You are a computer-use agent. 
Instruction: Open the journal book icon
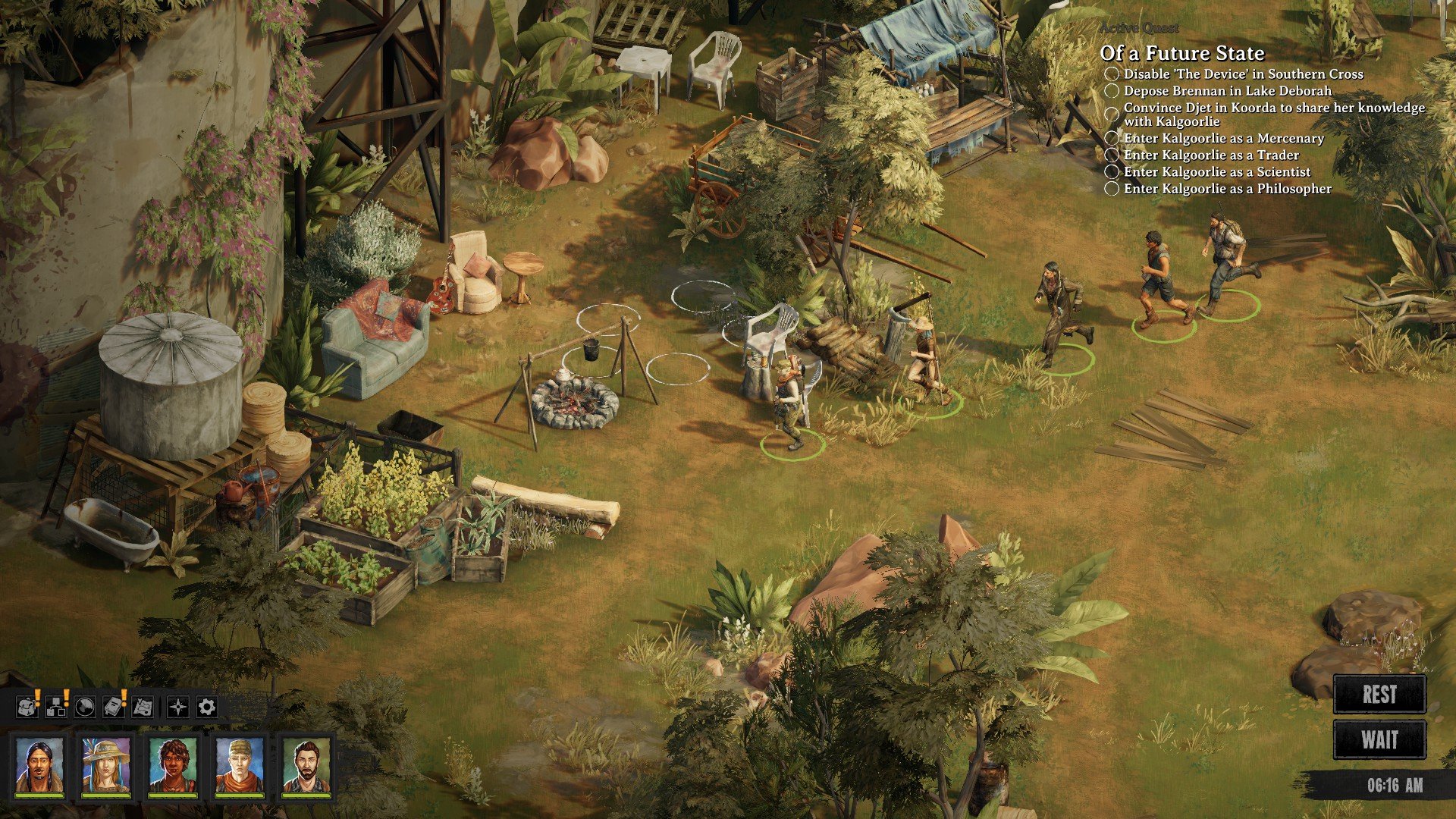(x=114, y=707)
